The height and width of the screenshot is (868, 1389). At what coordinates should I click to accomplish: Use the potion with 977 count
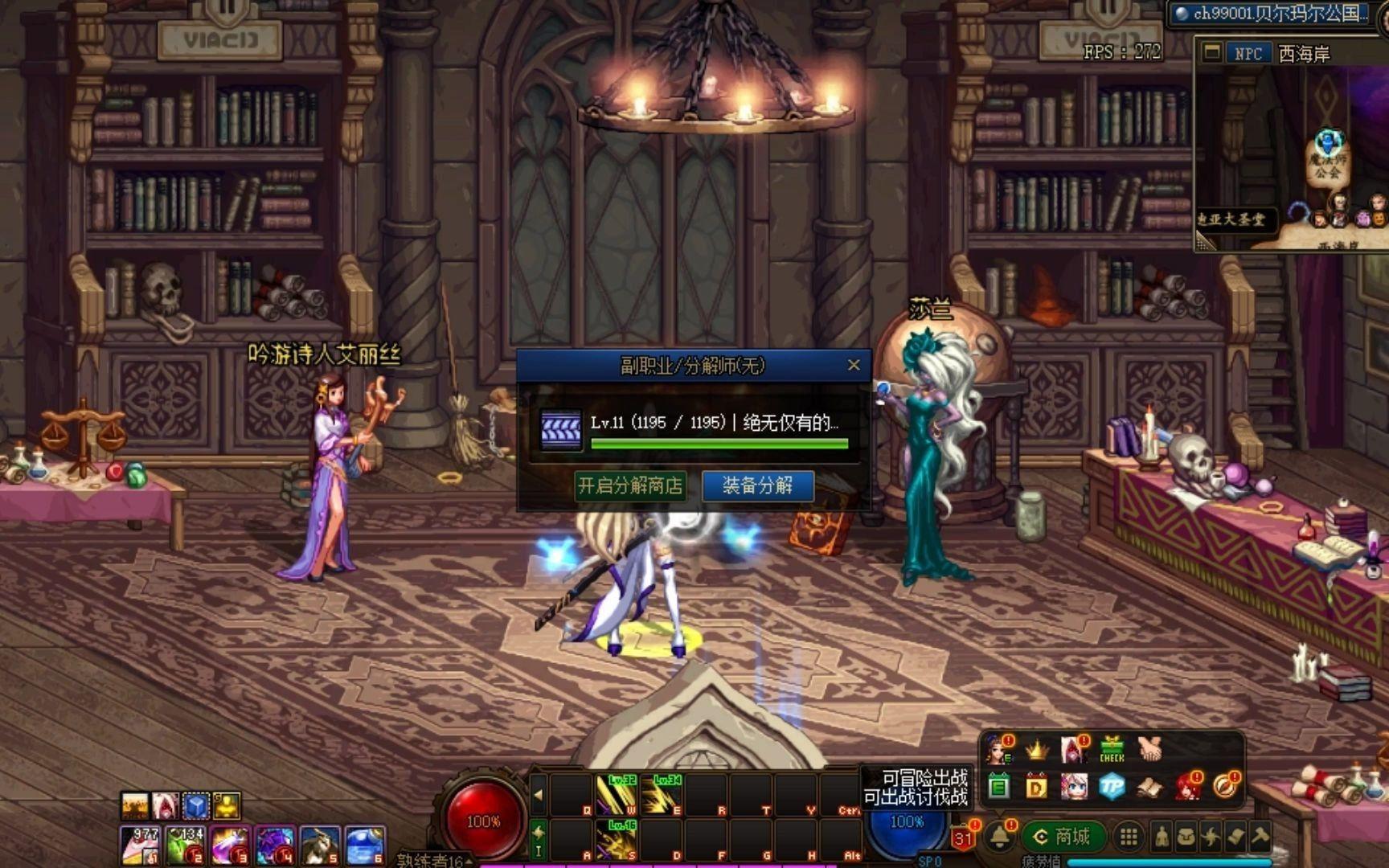click(x=141, y=846)
